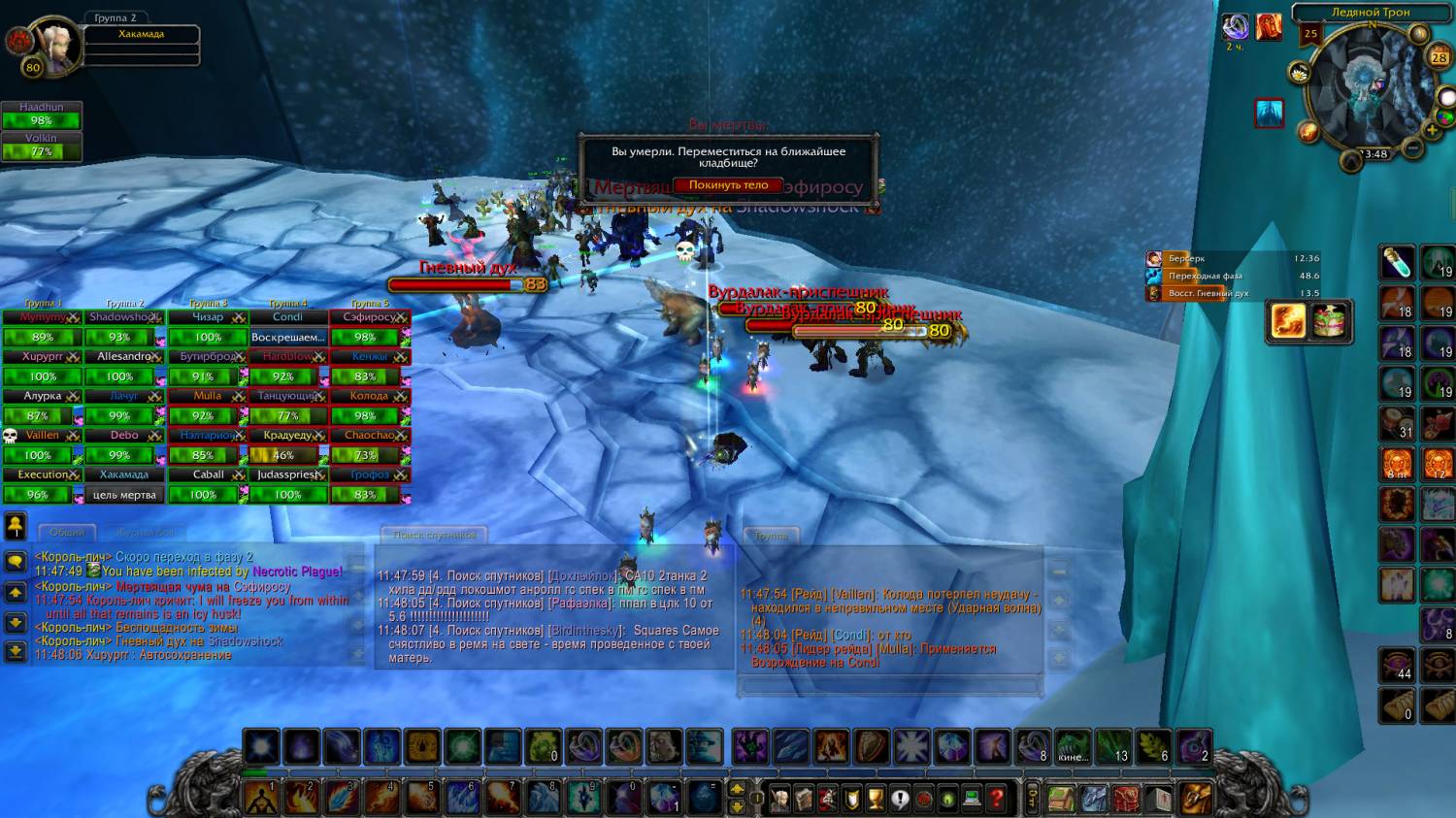The image size is (1456, 818).
Task: Open the red question mark help button
Action: [x=996, y=799]
